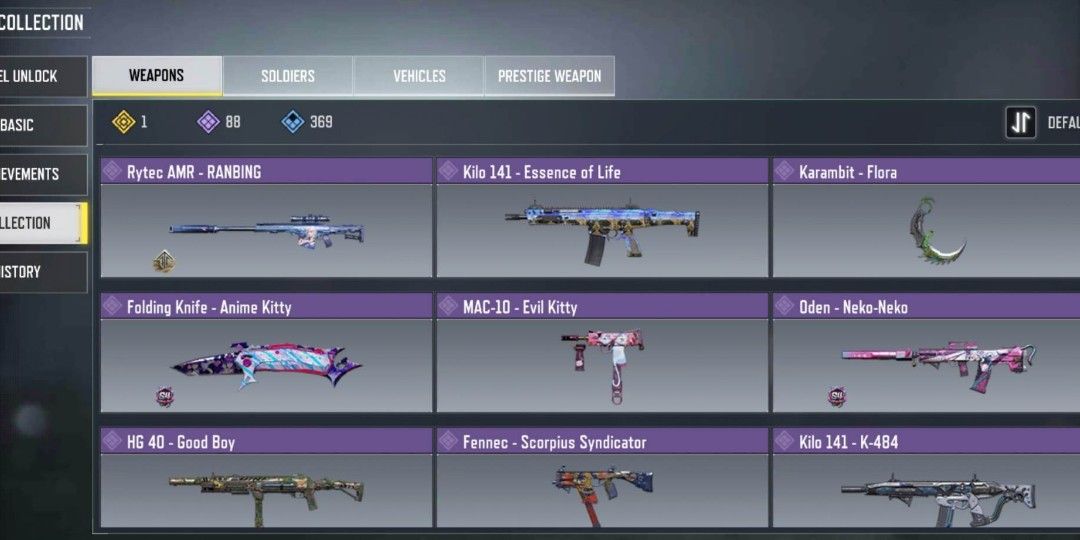Filter by epic purple rarity icon
The height and width of the screenshot is (540, 1080).
[x=208, y=122]
